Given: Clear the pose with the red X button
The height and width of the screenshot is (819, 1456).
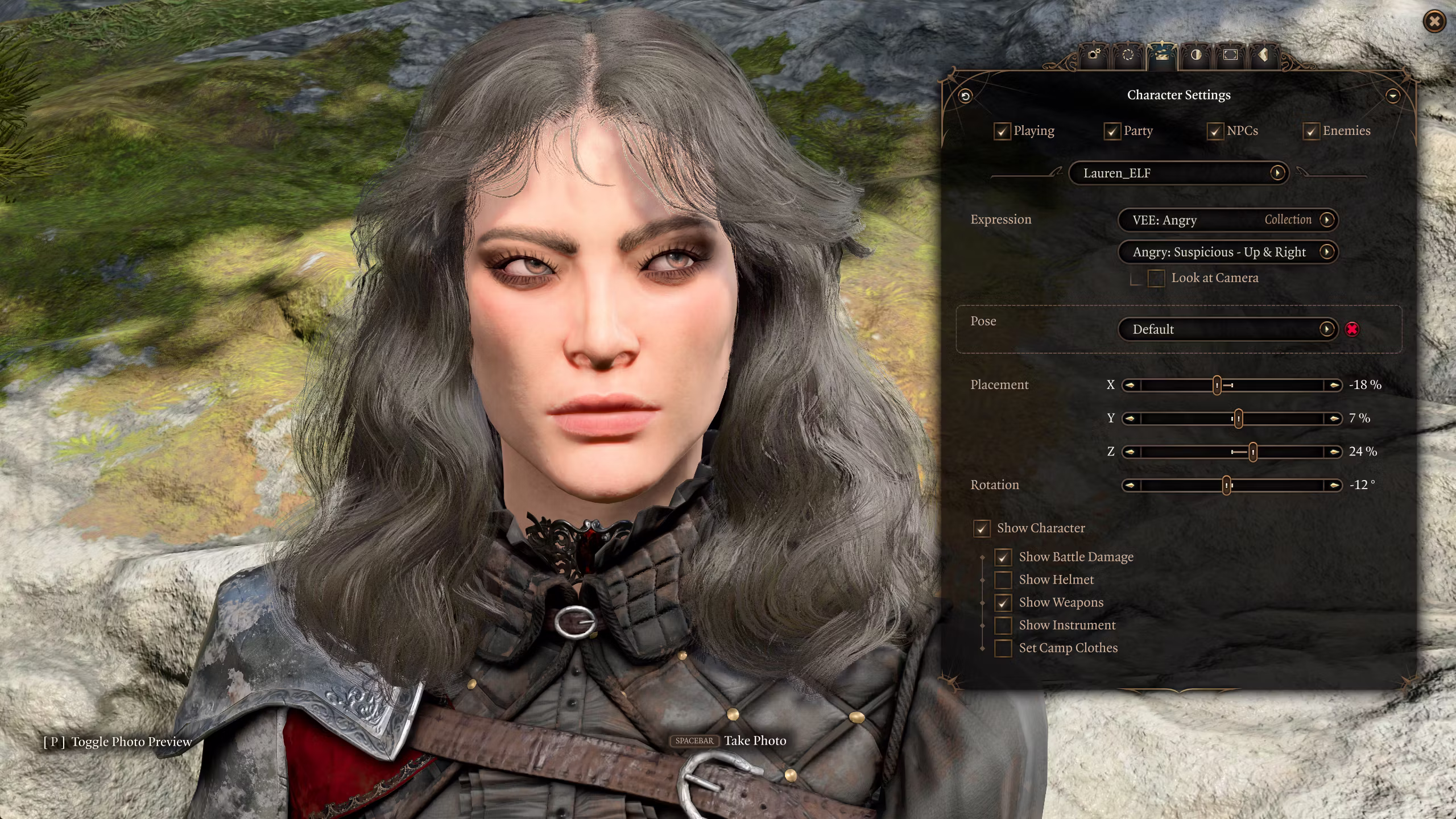Looking at the screenshot, I should (1352, 329).
